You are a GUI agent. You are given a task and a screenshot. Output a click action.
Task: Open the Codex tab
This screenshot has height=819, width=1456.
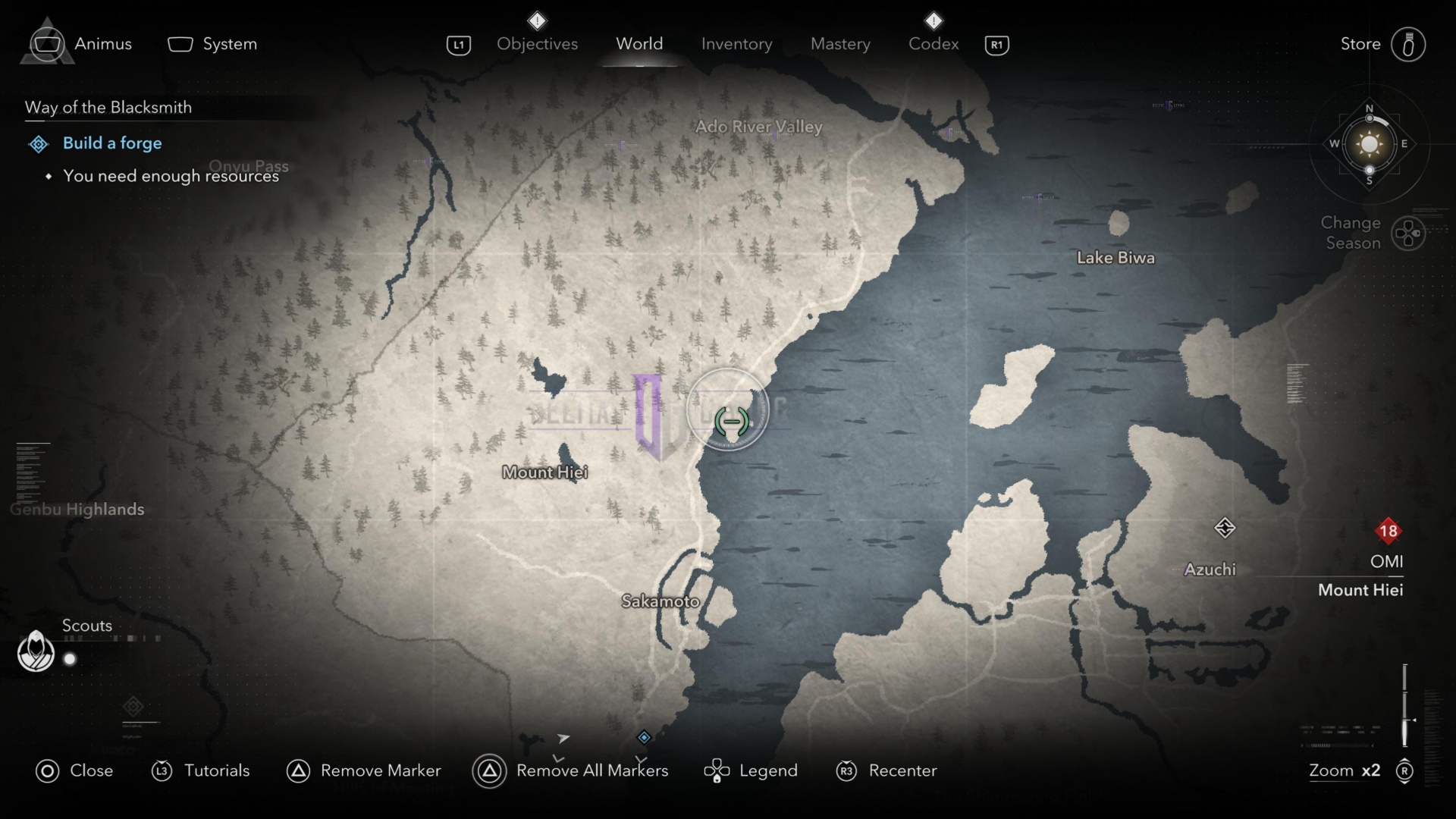pyautogui.click(x=933, y=43)
